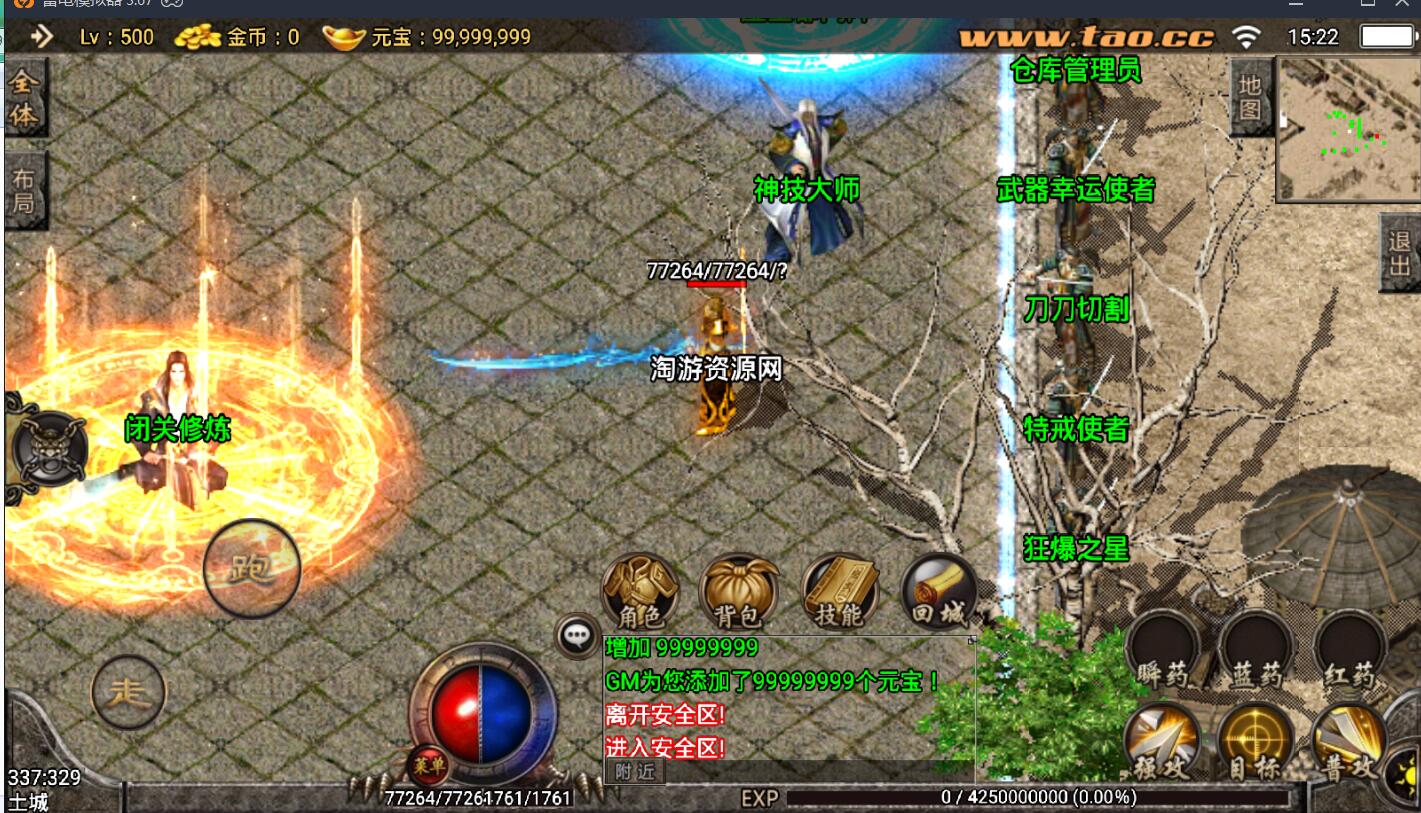The height and width of the screenshot is (813, 1421).
Task: Use the 回城 return-to-town scroll
Action: click(x=938, y=592)
